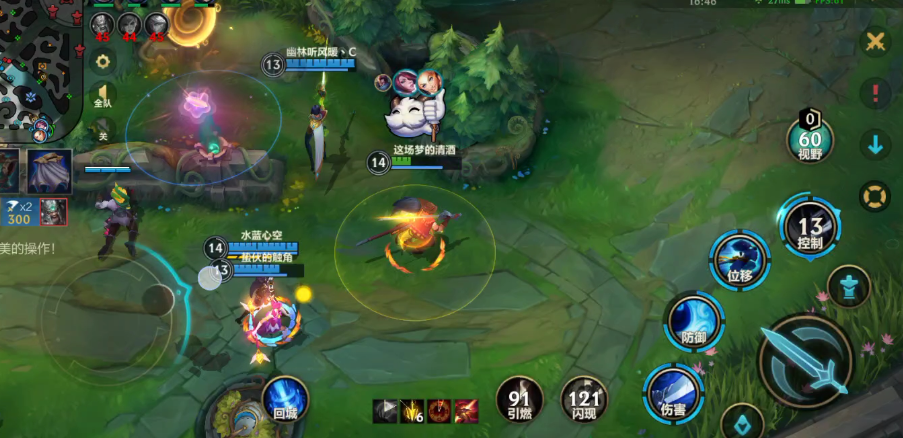The width and height of the screenshot is (903, 438).
Task: Open the gear settings button
Action: (x=102, y=61)
